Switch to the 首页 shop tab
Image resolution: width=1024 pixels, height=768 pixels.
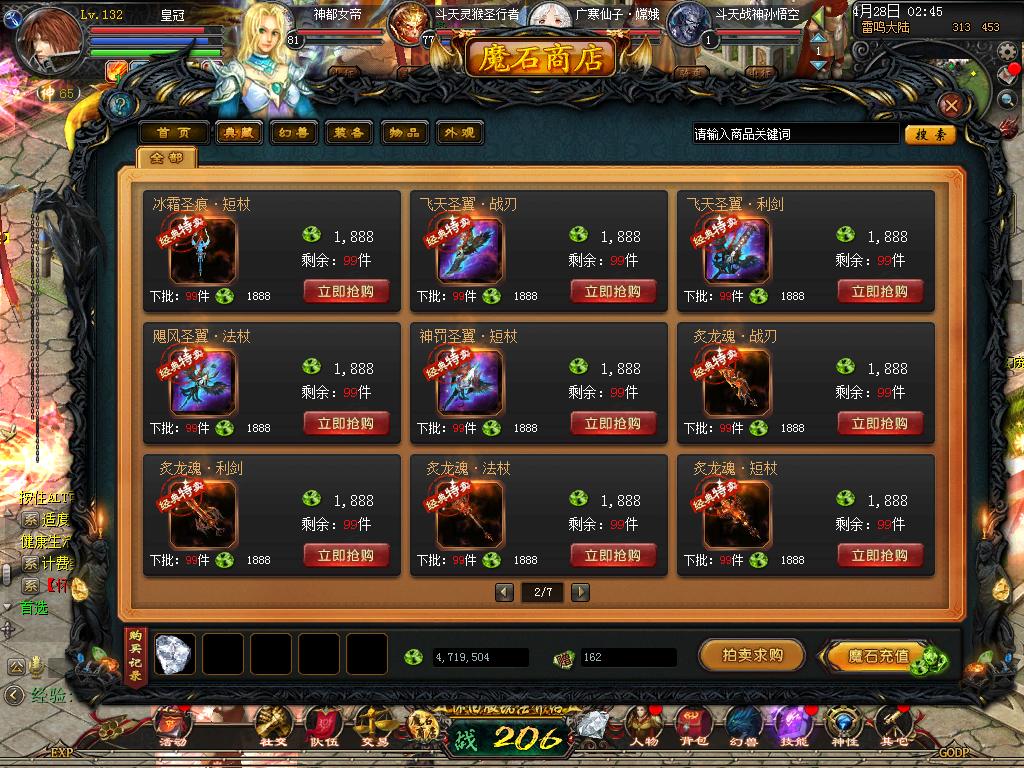(173, 133)
